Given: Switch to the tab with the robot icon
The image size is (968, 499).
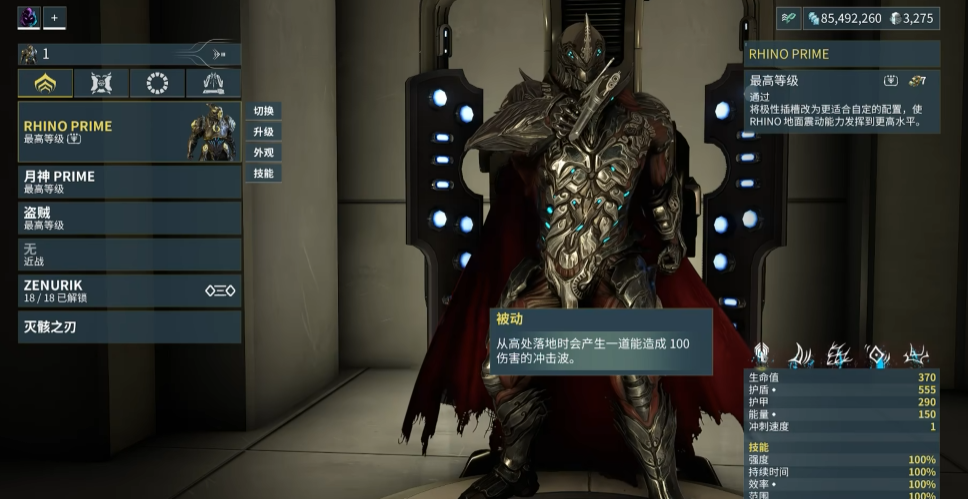Looking at the screenshot, I should click(x=101, y=83).
